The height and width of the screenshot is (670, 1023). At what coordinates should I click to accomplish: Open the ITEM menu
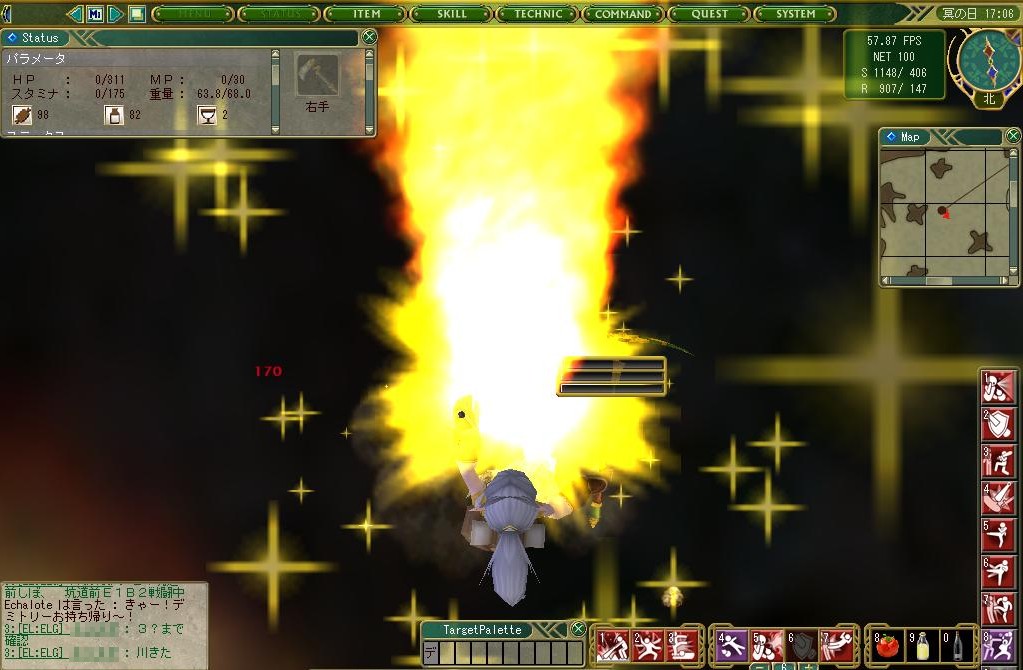click(366, 14)
